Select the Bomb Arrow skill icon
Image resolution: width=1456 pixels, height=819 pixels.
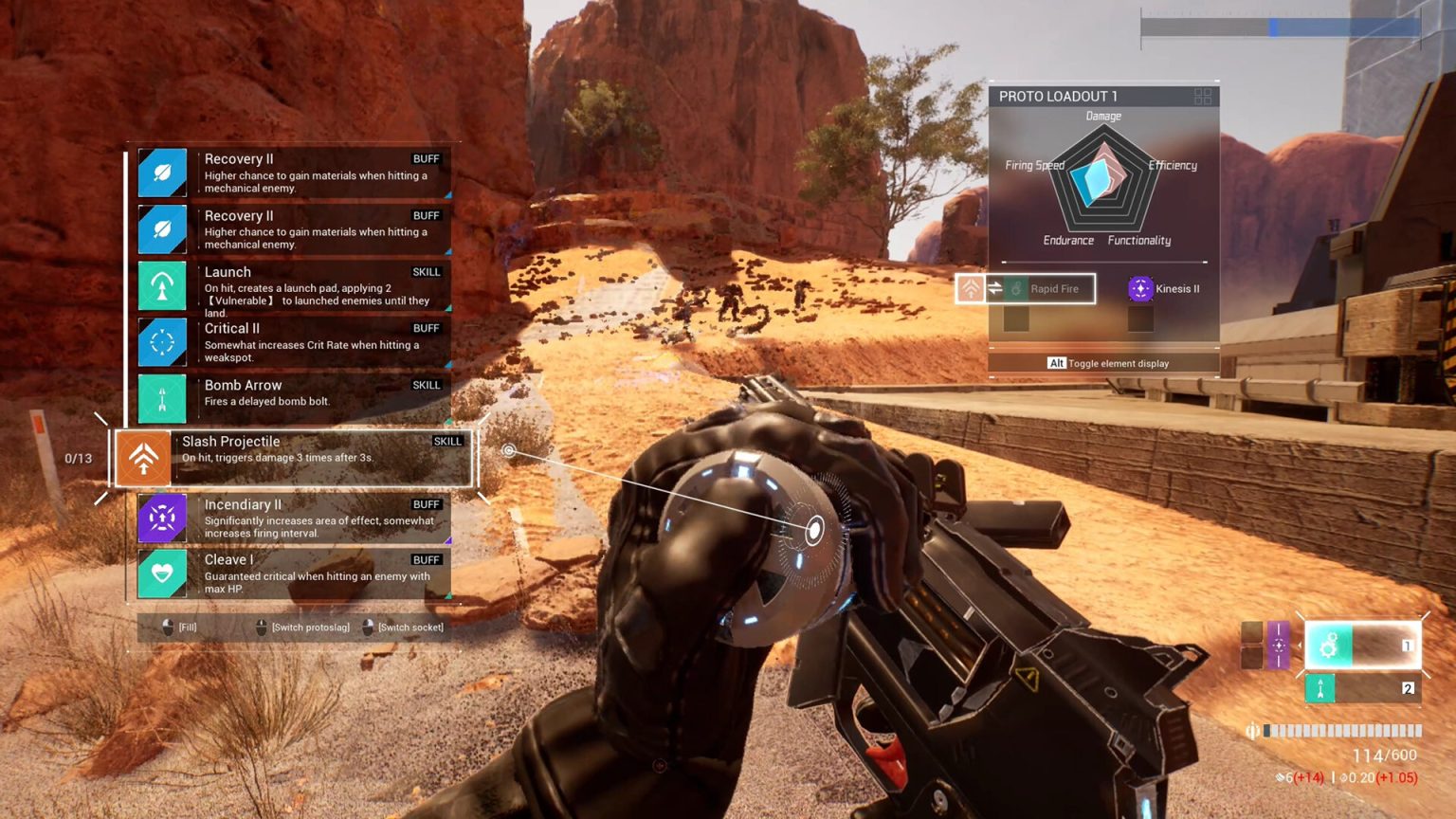point(162,398)
